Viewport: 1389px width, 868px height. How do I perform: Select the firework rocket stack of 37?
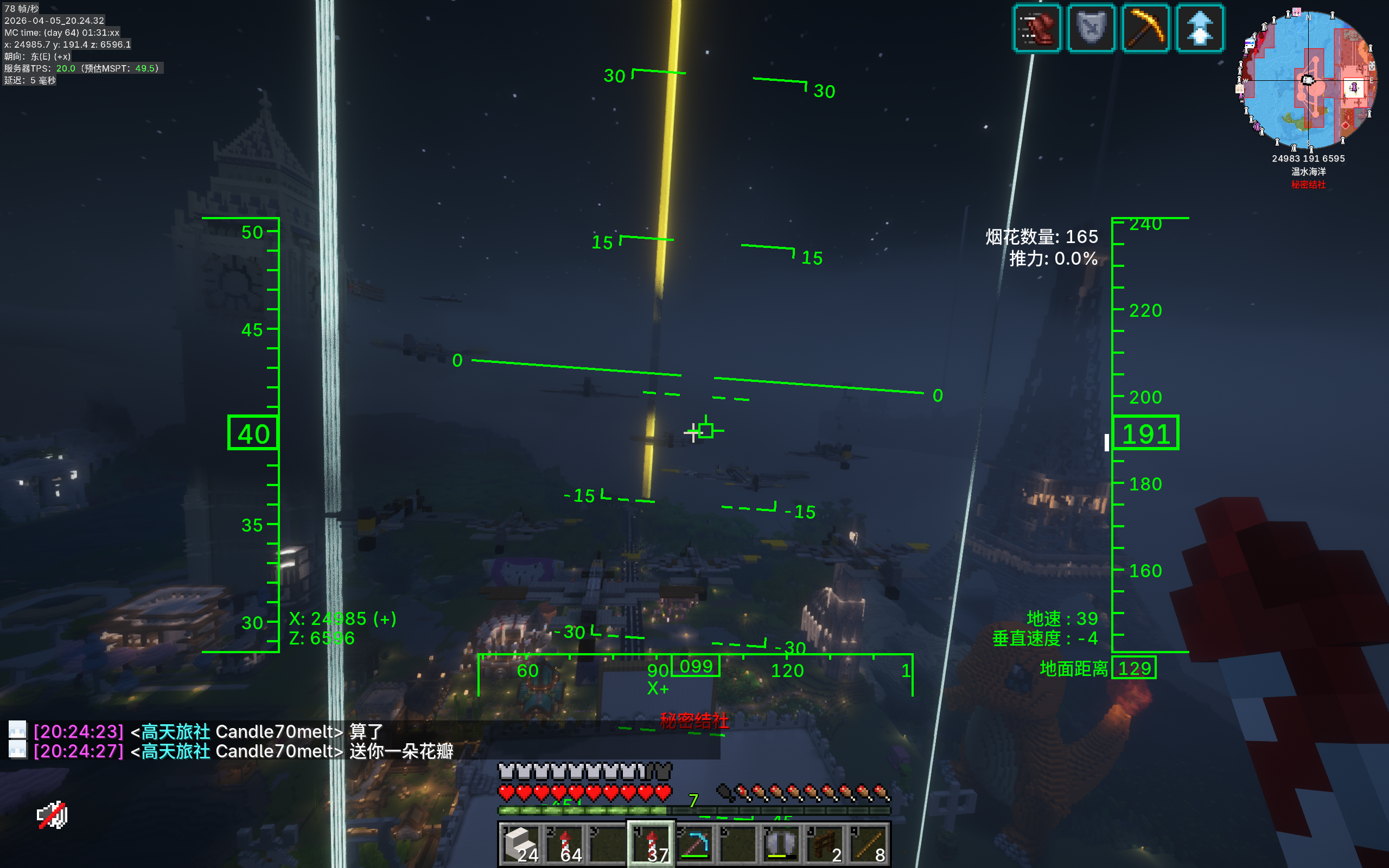pos(652,843)
